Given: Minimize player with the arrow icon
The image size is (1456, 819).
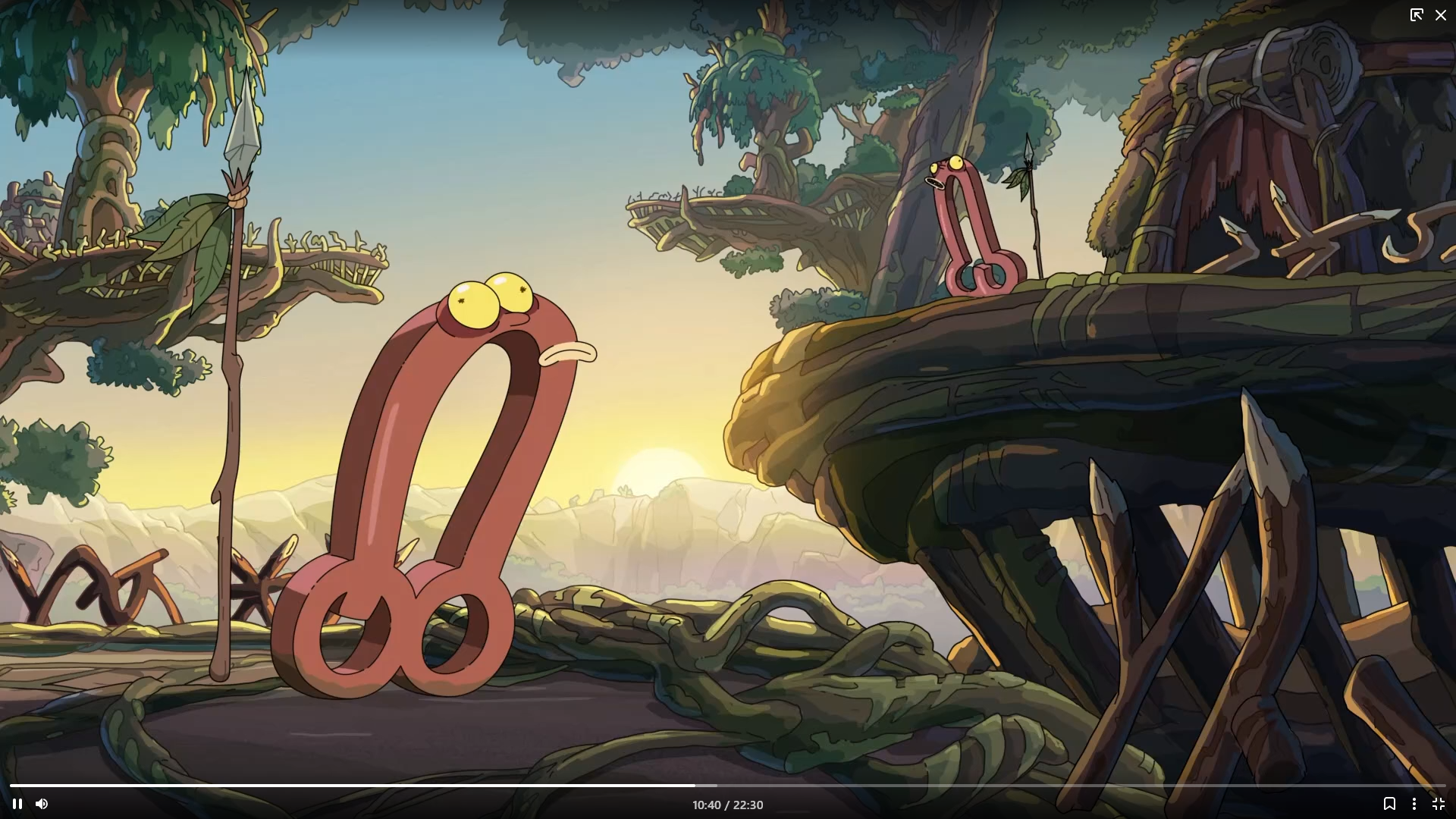Looking at the screenshot, I should pyautogui.click(x=1417, y=15).
